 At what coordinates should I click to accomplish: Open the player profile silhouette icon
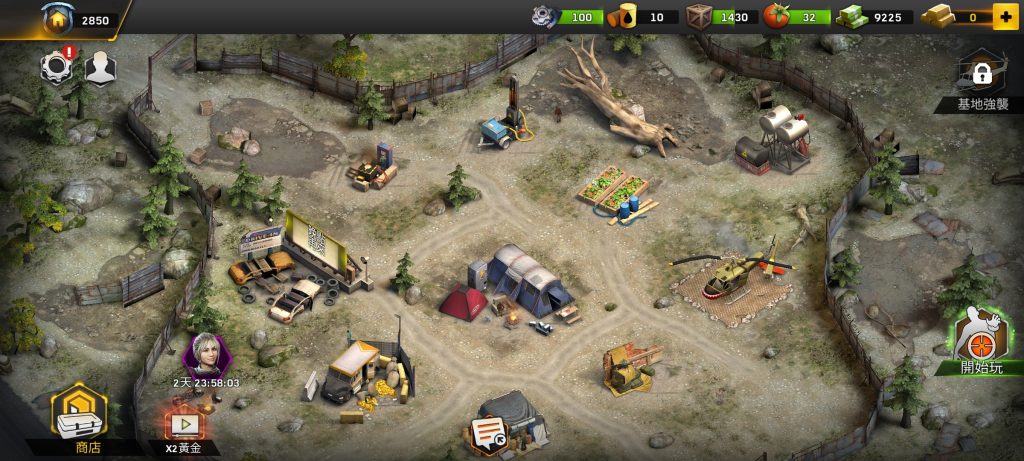pos(99,67)
